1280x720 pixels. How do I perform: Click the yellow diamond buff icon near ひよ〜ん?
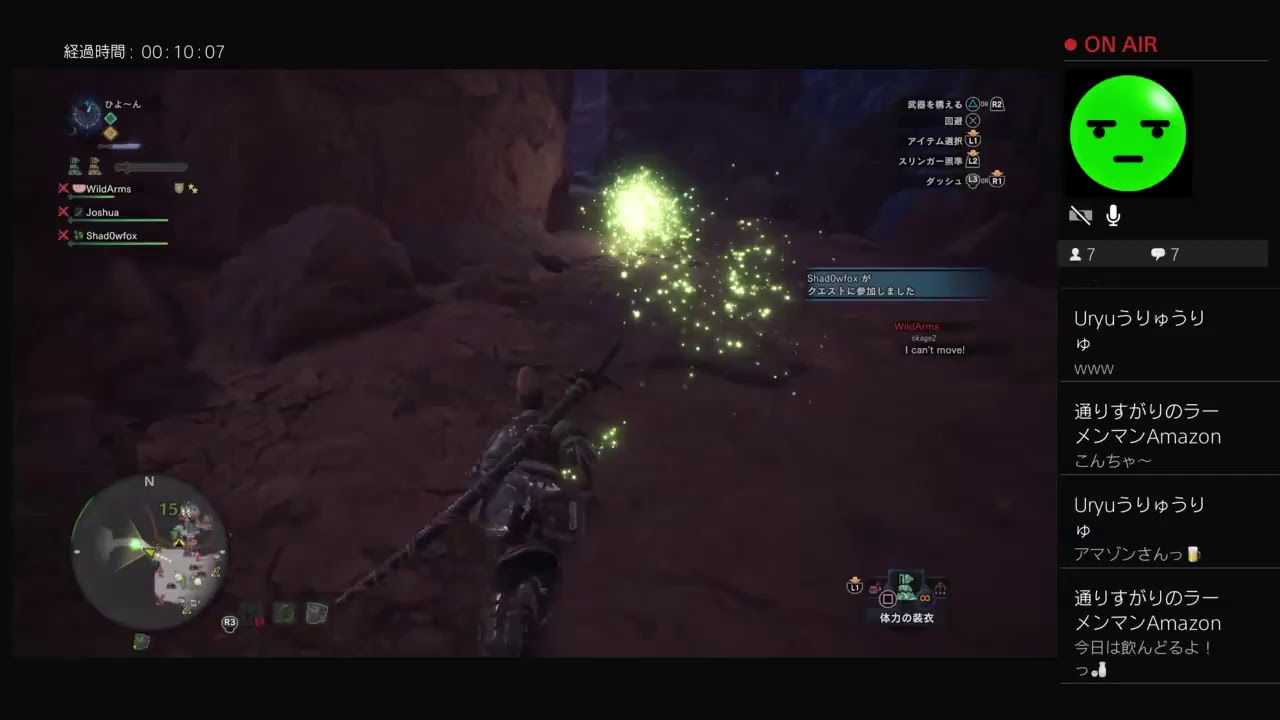[x=110, y=132]
